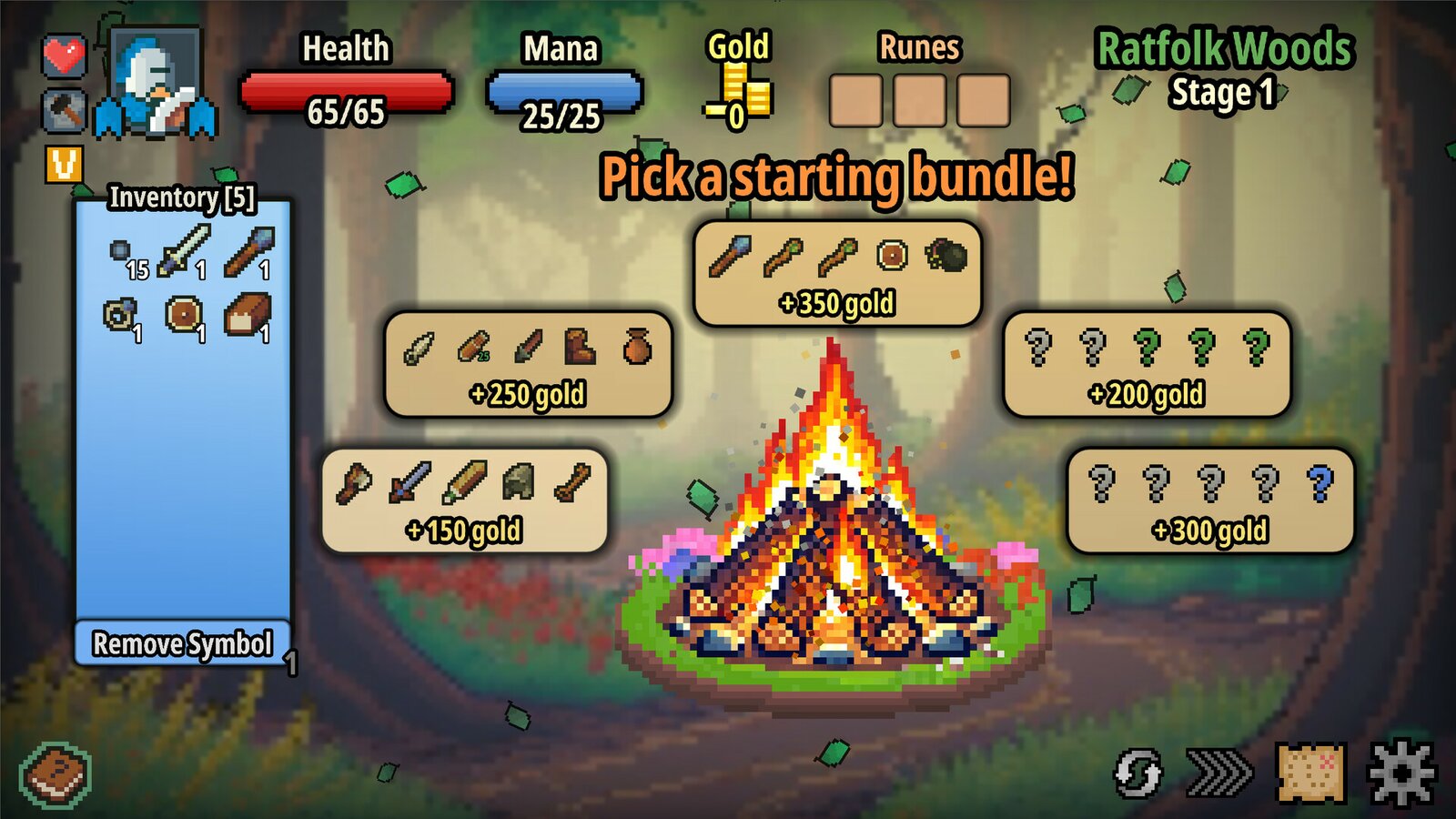The width and height of the screenshot is (1456, 819).
Task: Choose the mystery +200 gold bundle
Action: 1147,365
